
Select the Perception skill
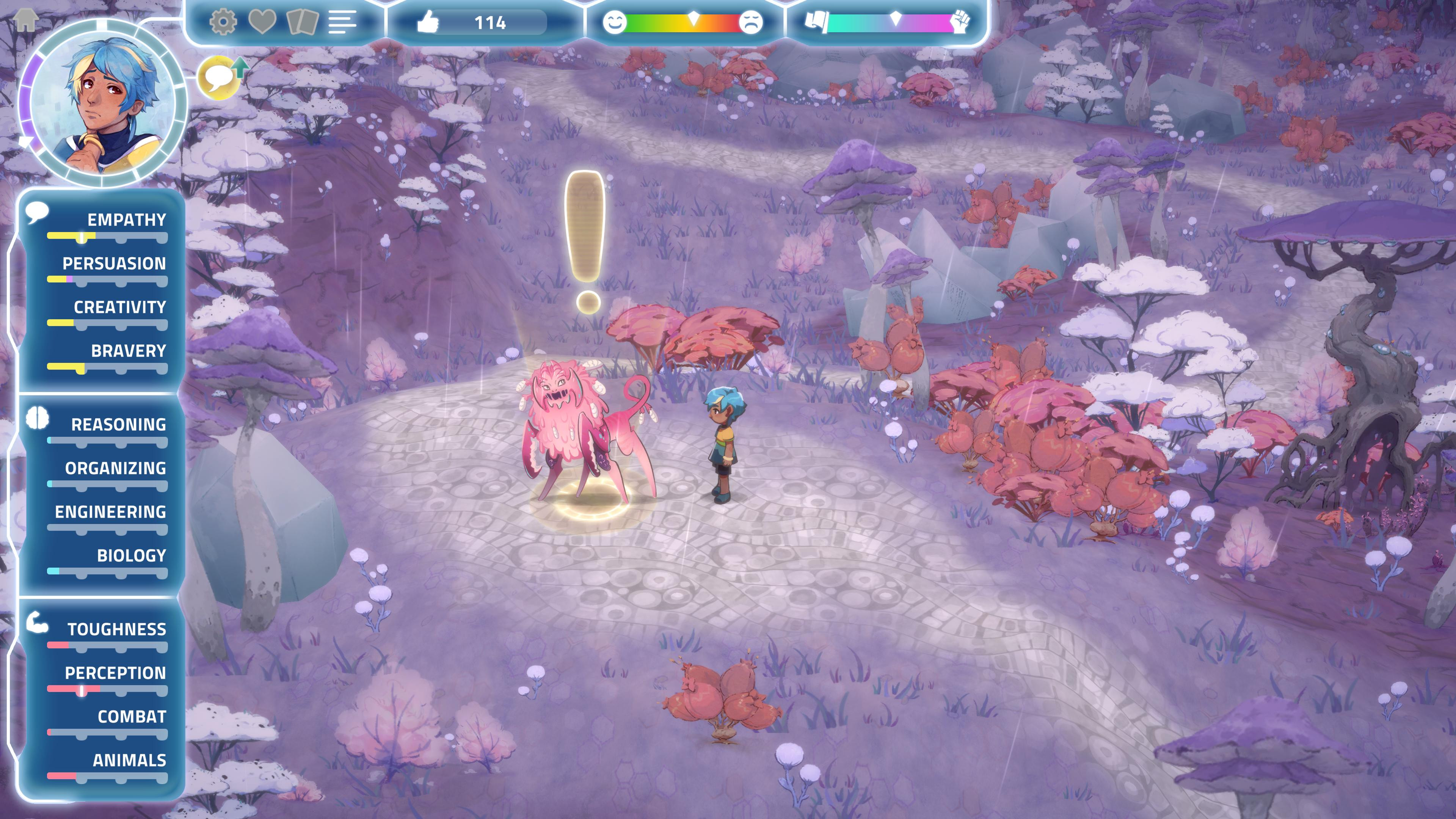[x=115, y=673]
